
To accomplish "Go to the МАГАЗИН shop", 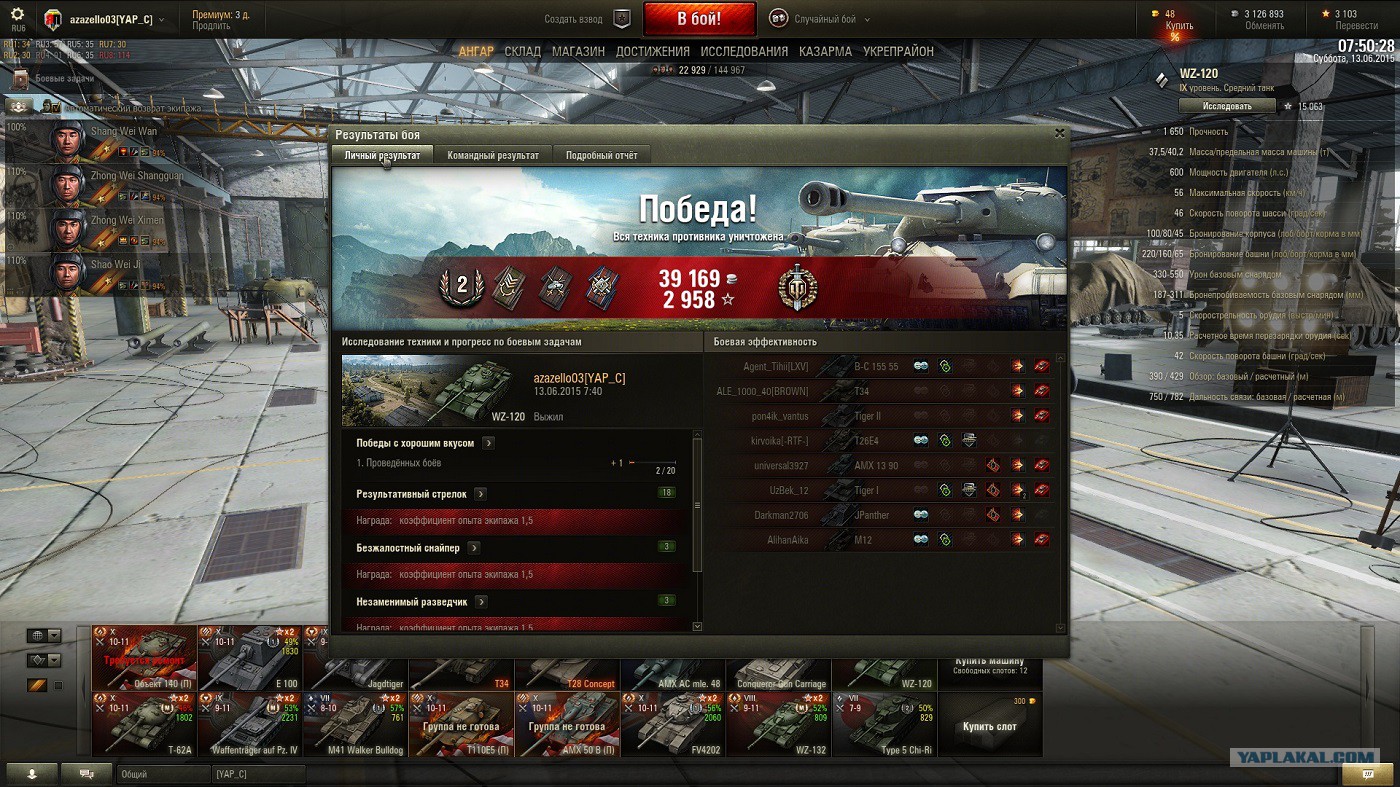I will click(x=578, y=51).
